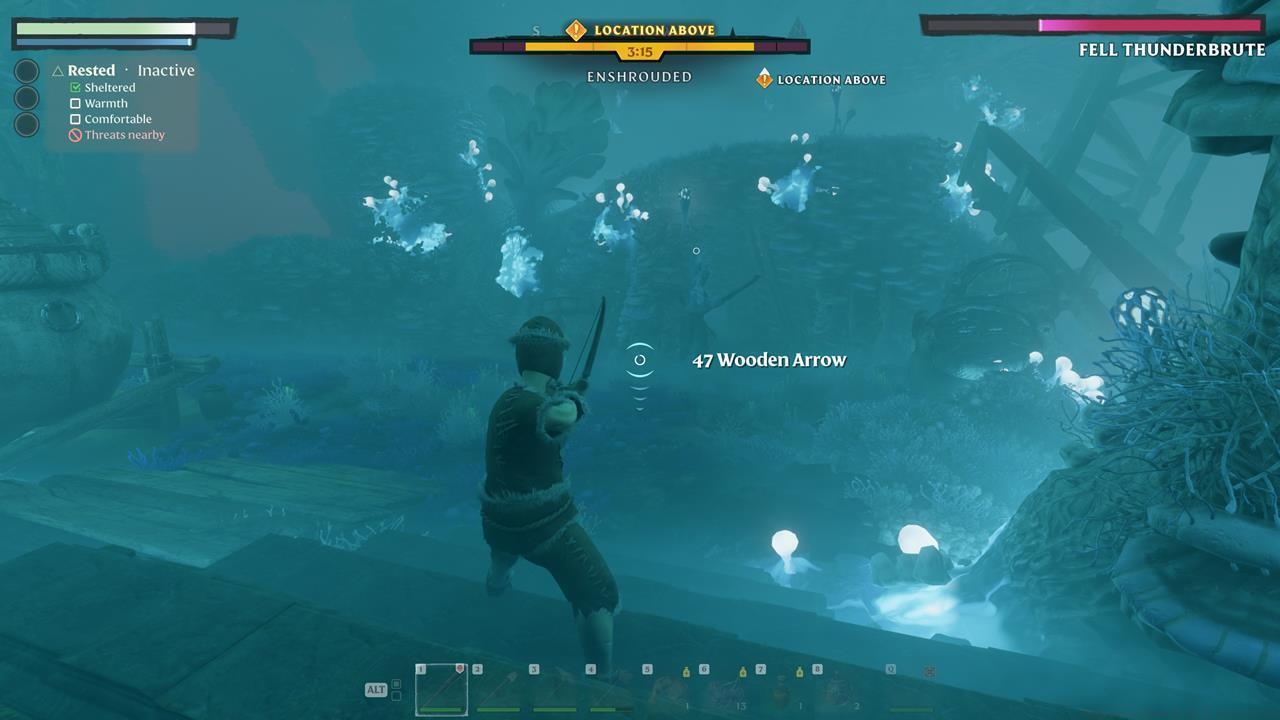Enable the Warmth checkbox
Viewport: 1280px width, 720px height.
click(x=74, y=103)
